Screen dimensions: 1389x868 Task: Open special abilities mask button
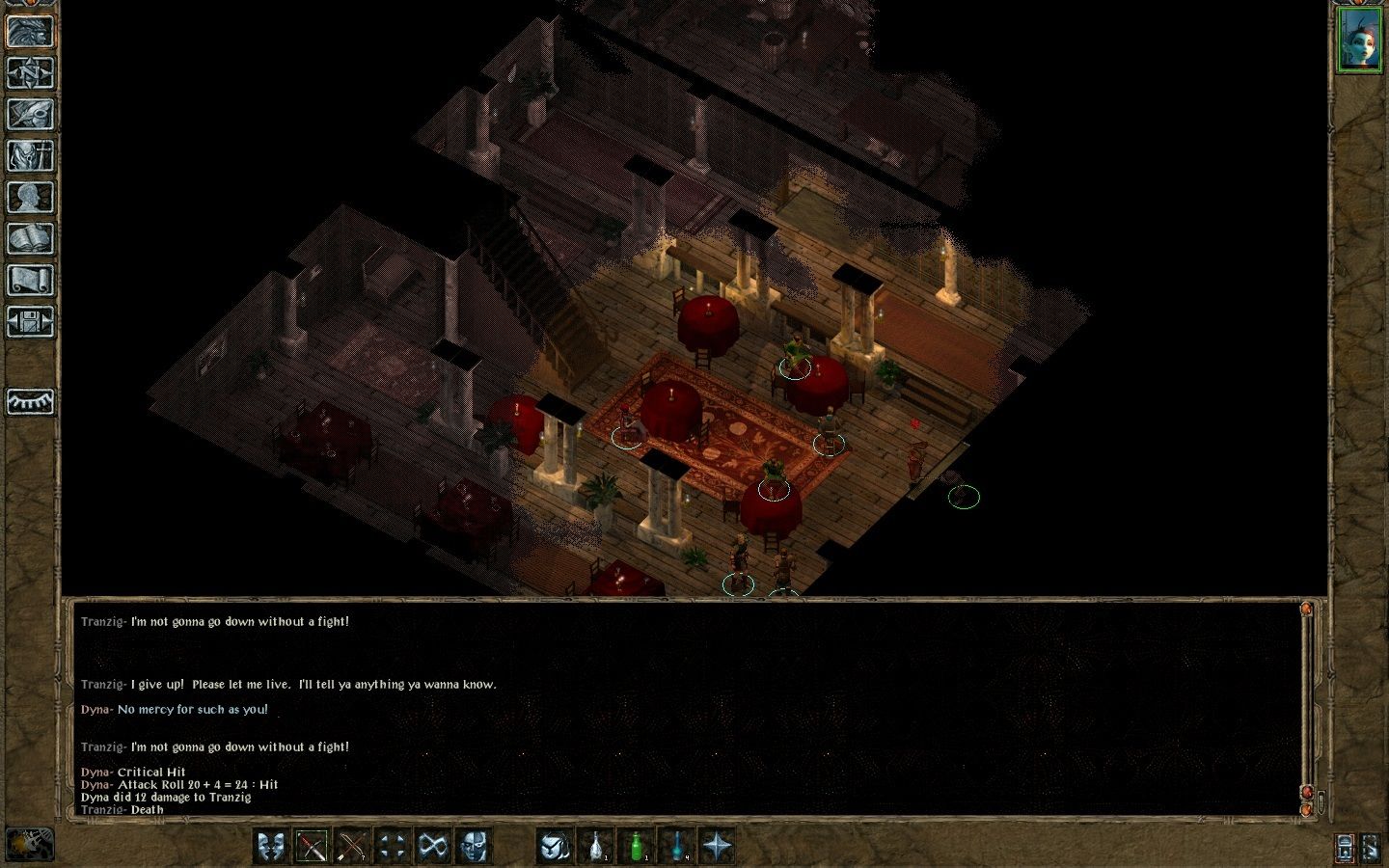474,847
